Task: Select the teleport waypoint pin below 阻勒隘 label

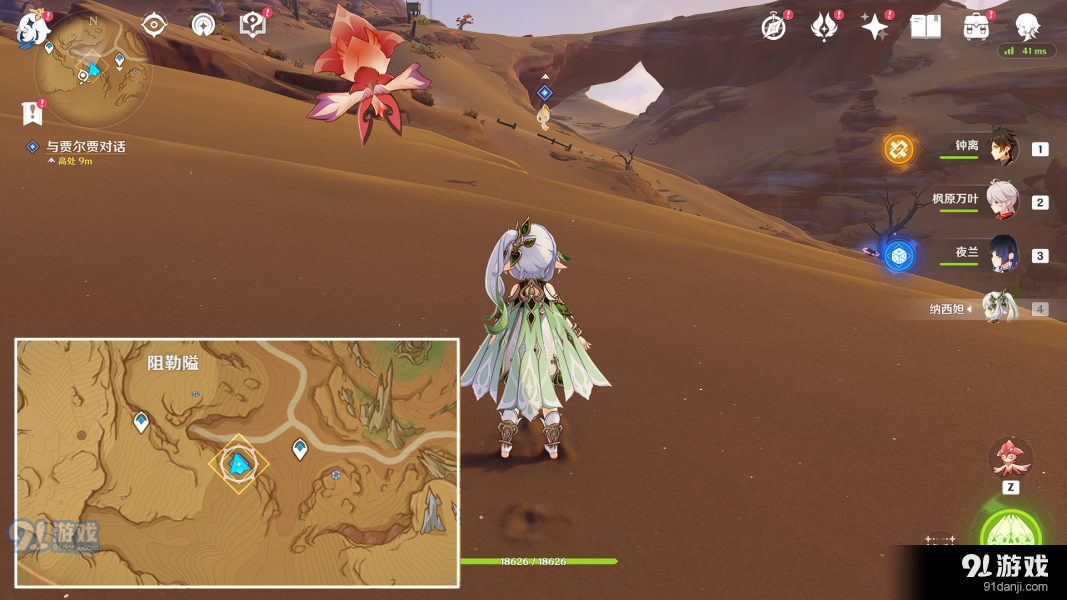Action: tap(141, 422)
